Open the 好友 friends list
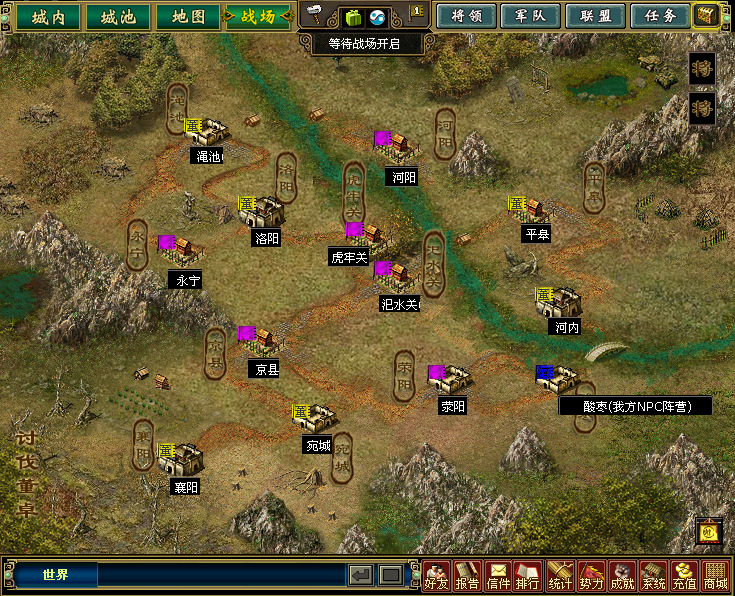The width and height of the screenshot is (735, 596). 436,576
